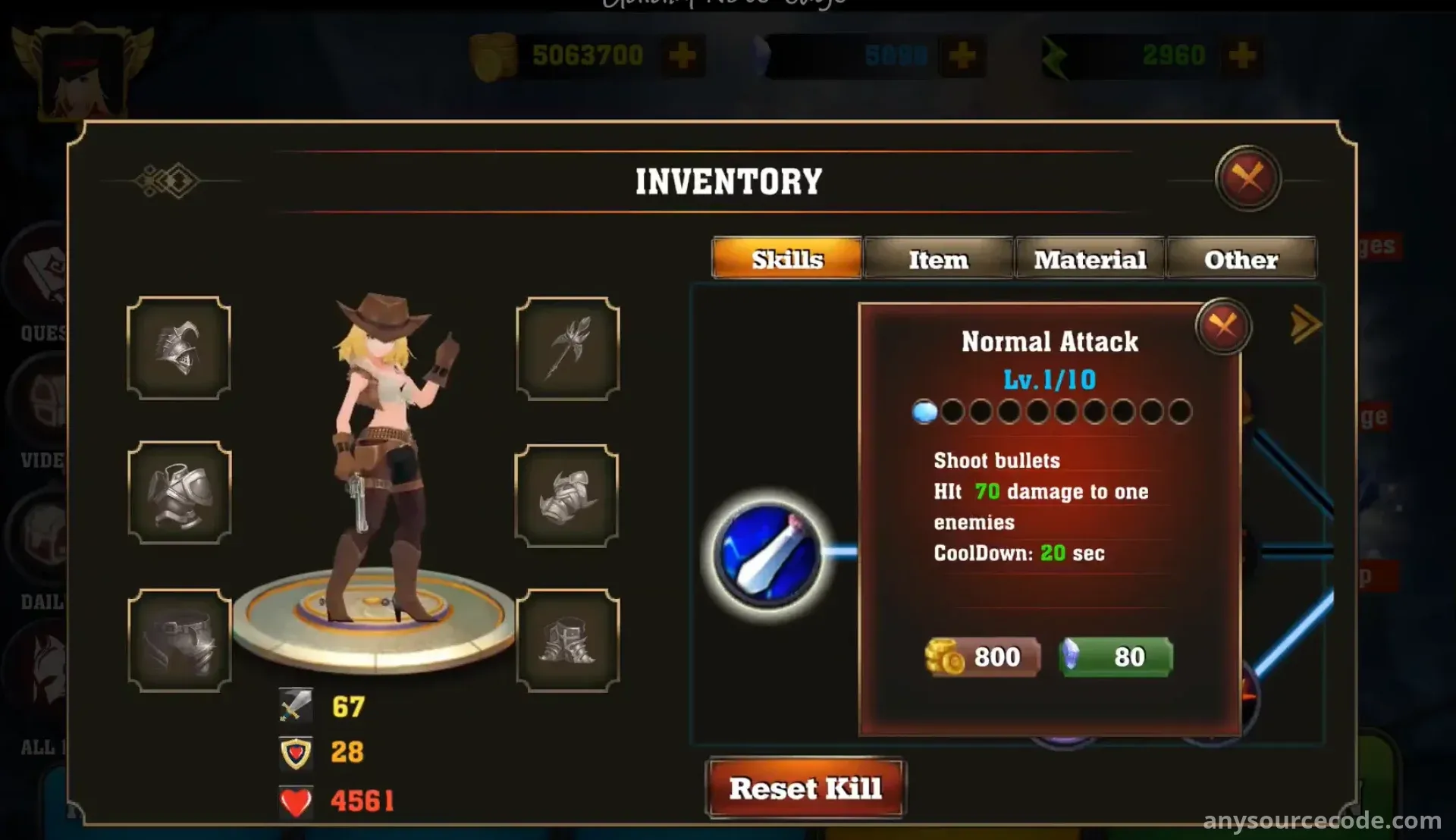Show the Other tab
The height and width of the screenshot is (840, 1456).
[1241, 259]
